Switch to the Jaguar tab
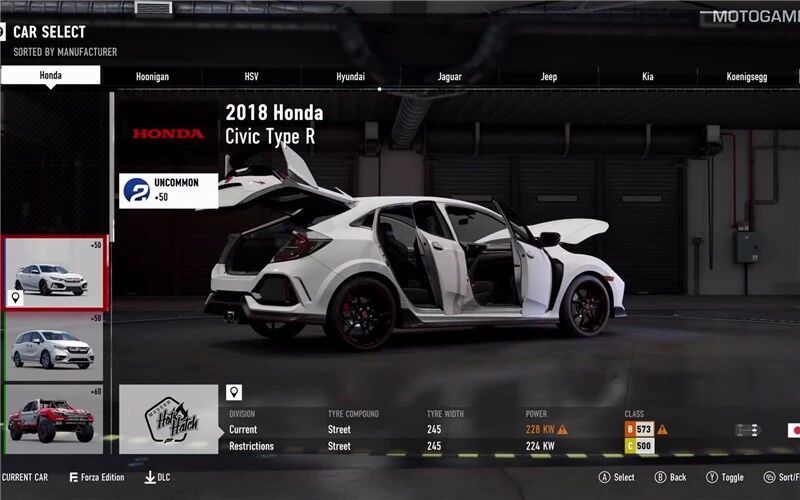 point(449,77)
